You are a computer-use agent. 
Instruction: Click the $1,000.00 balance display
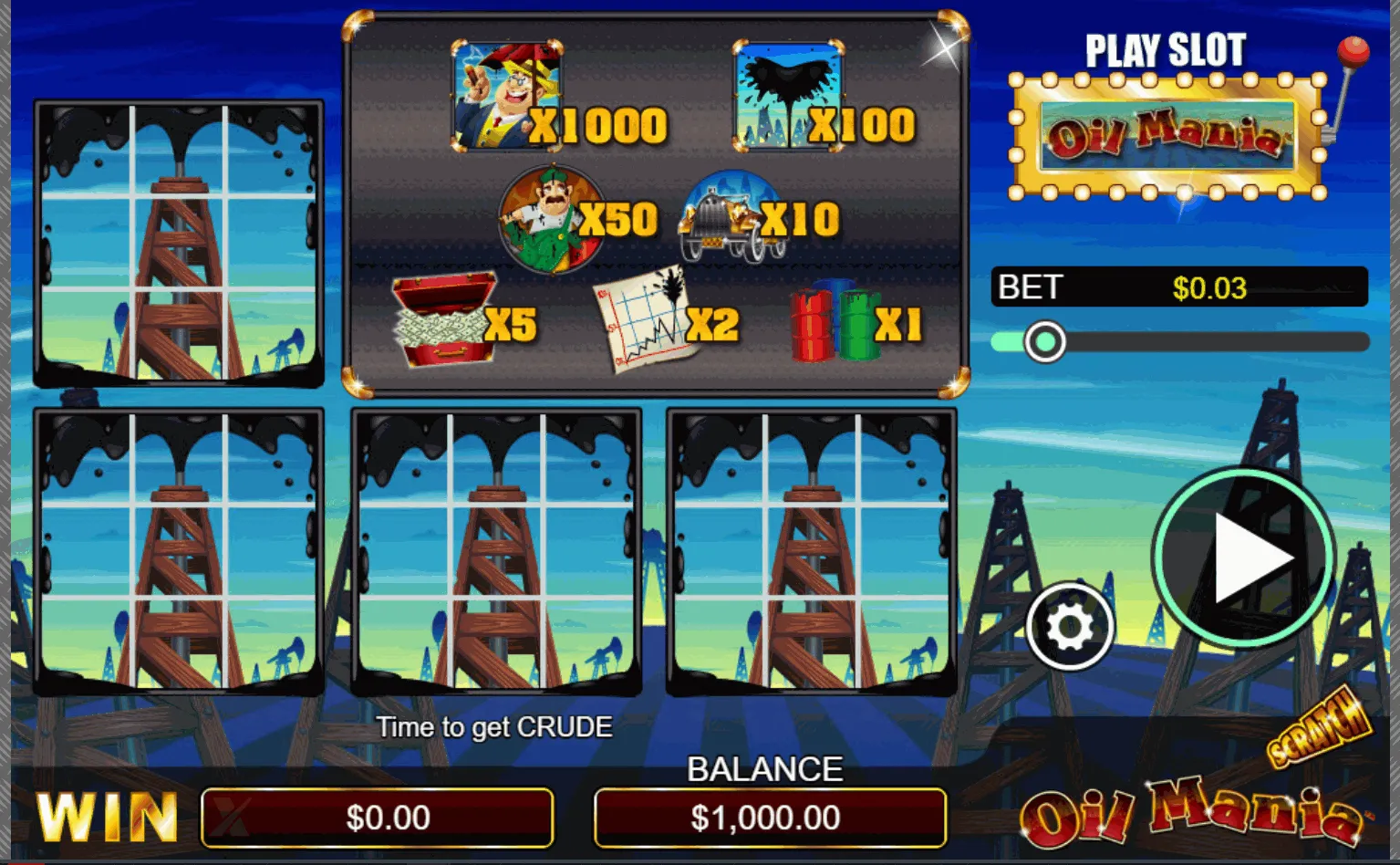click(771, 818)
